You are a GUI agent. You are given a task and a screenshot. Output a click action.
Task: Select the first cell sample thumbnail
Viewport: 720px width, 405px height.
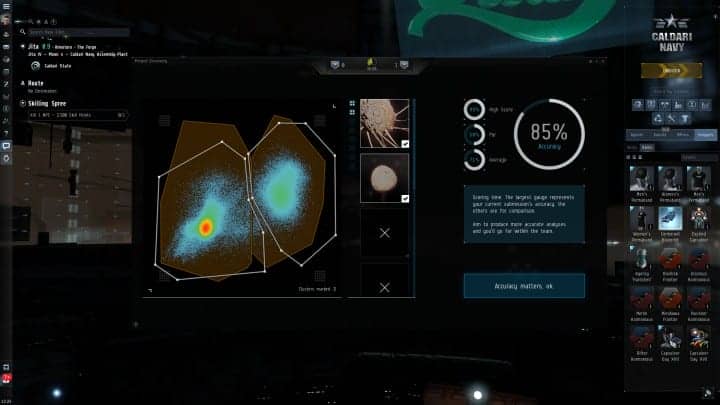pyautogui.click(x=384, y=123)
